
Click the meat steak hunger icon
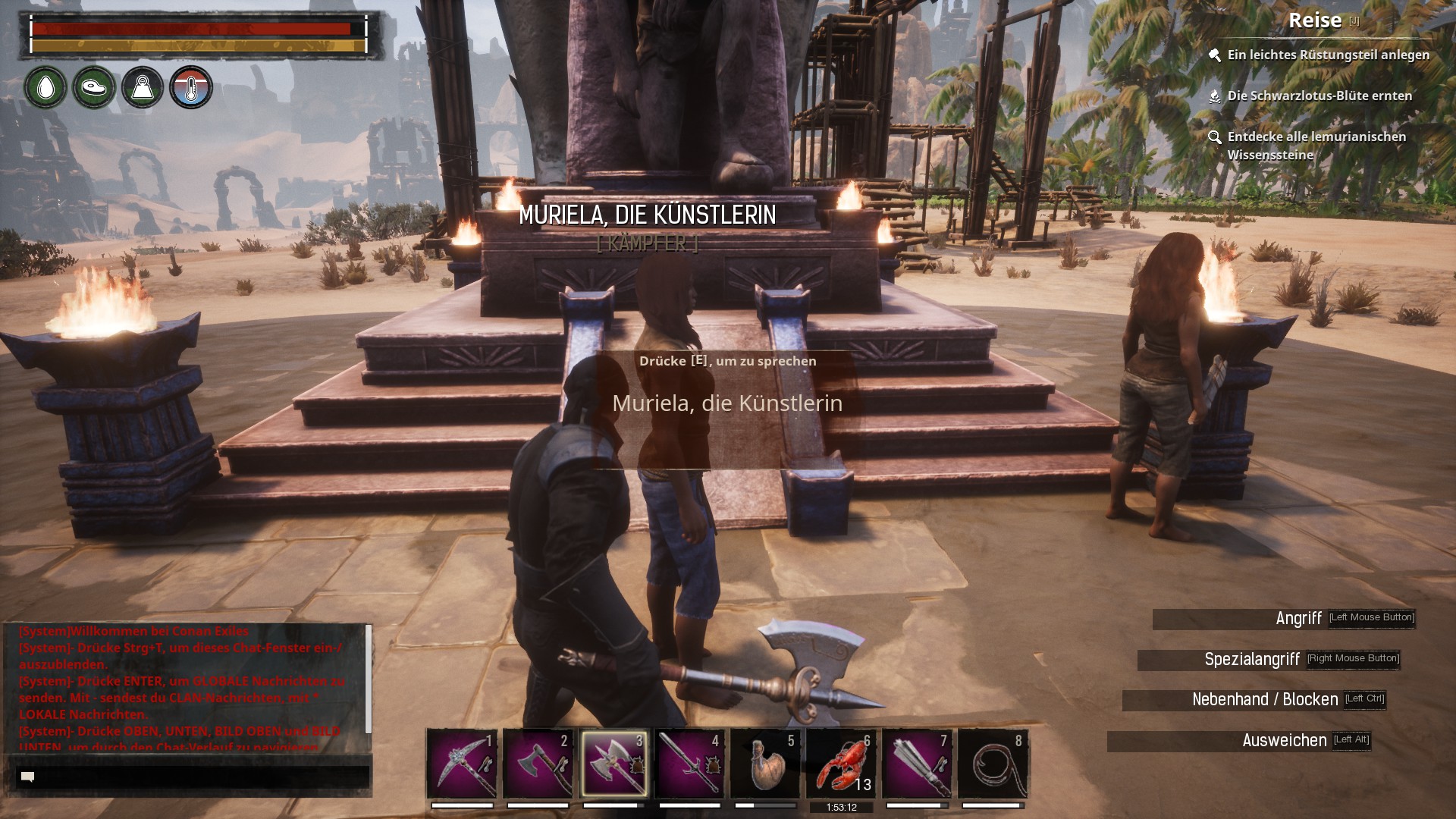(x=94, y=88)
